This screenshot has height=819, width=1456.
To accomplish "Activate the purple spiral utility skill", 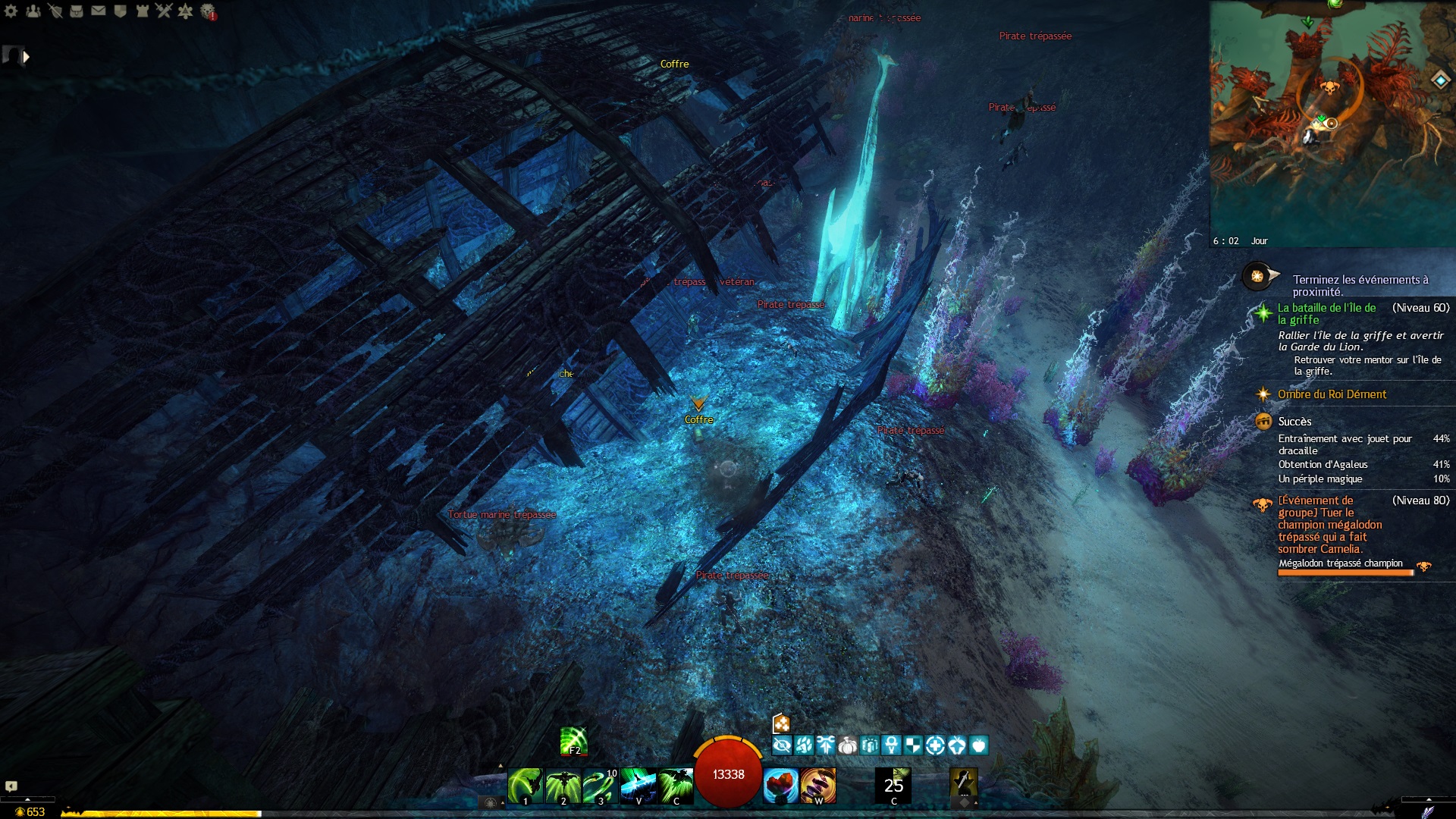I will point(818,785).
